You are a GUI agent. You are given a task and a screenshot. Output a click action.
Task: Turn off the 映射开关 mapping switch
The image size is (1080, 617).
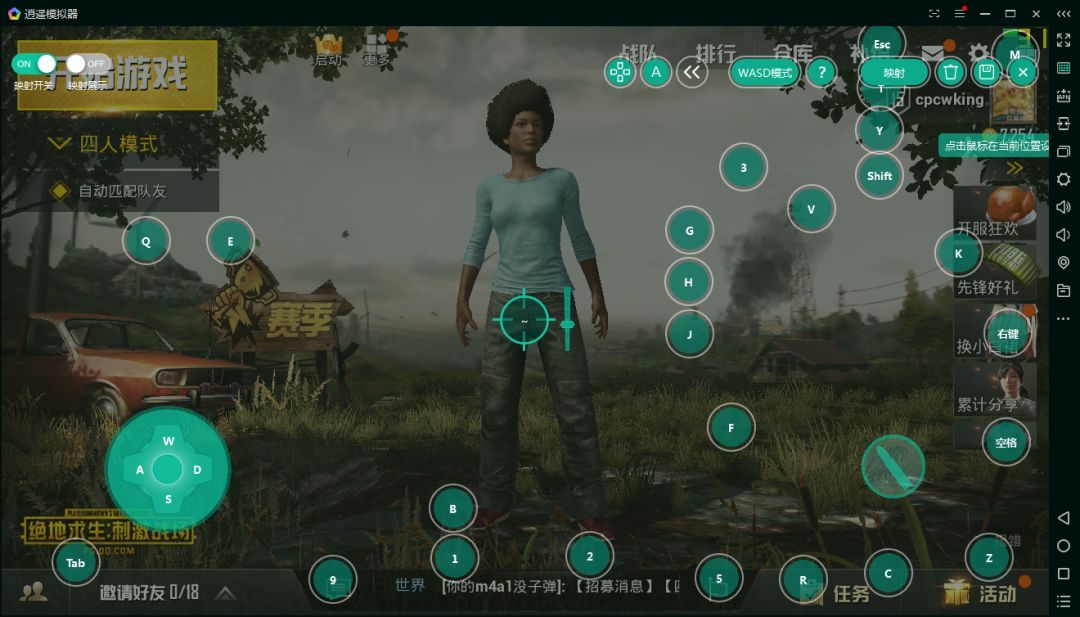[35, 64]
